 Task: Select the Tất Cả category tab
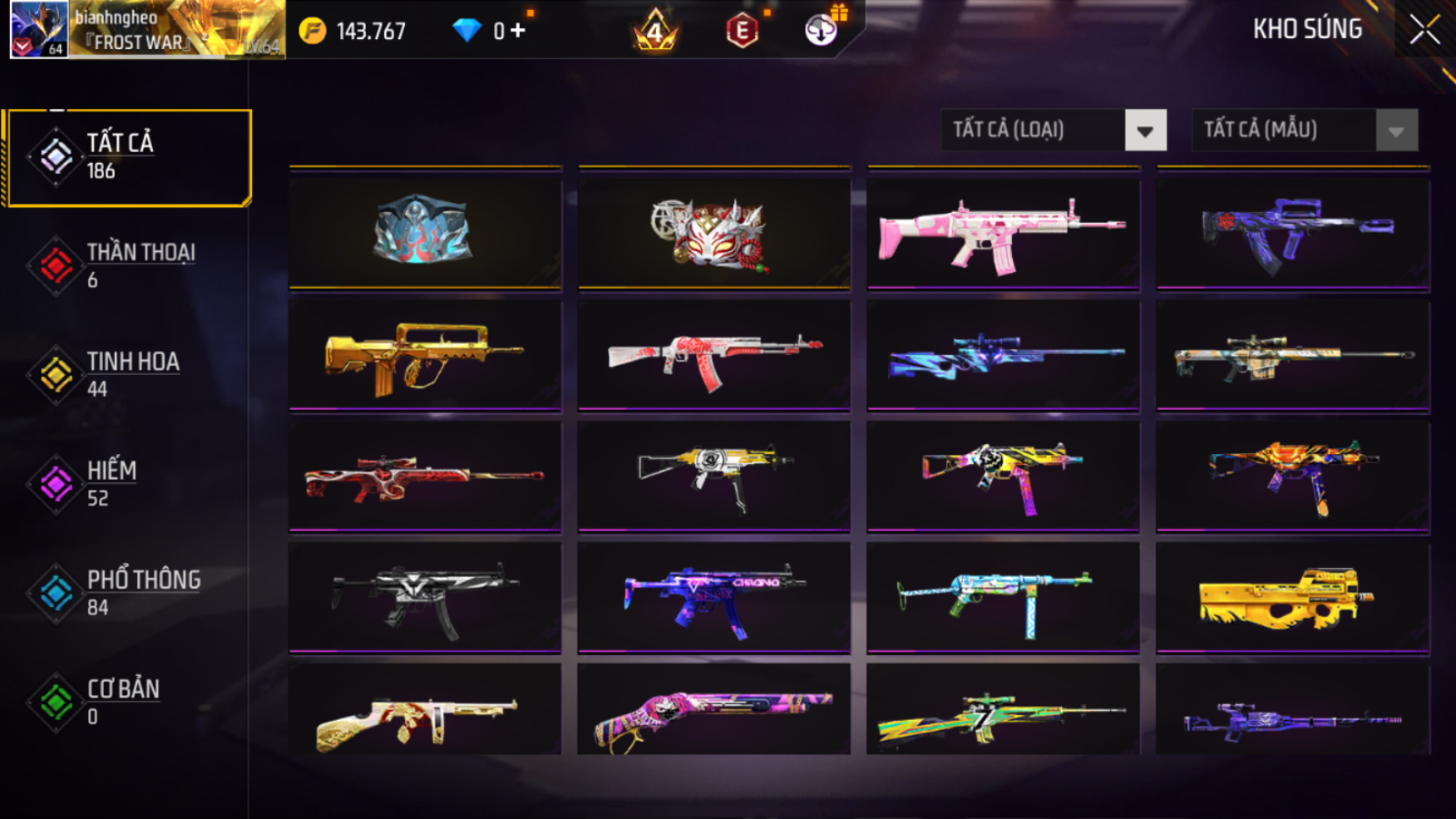tap(129, 157)
